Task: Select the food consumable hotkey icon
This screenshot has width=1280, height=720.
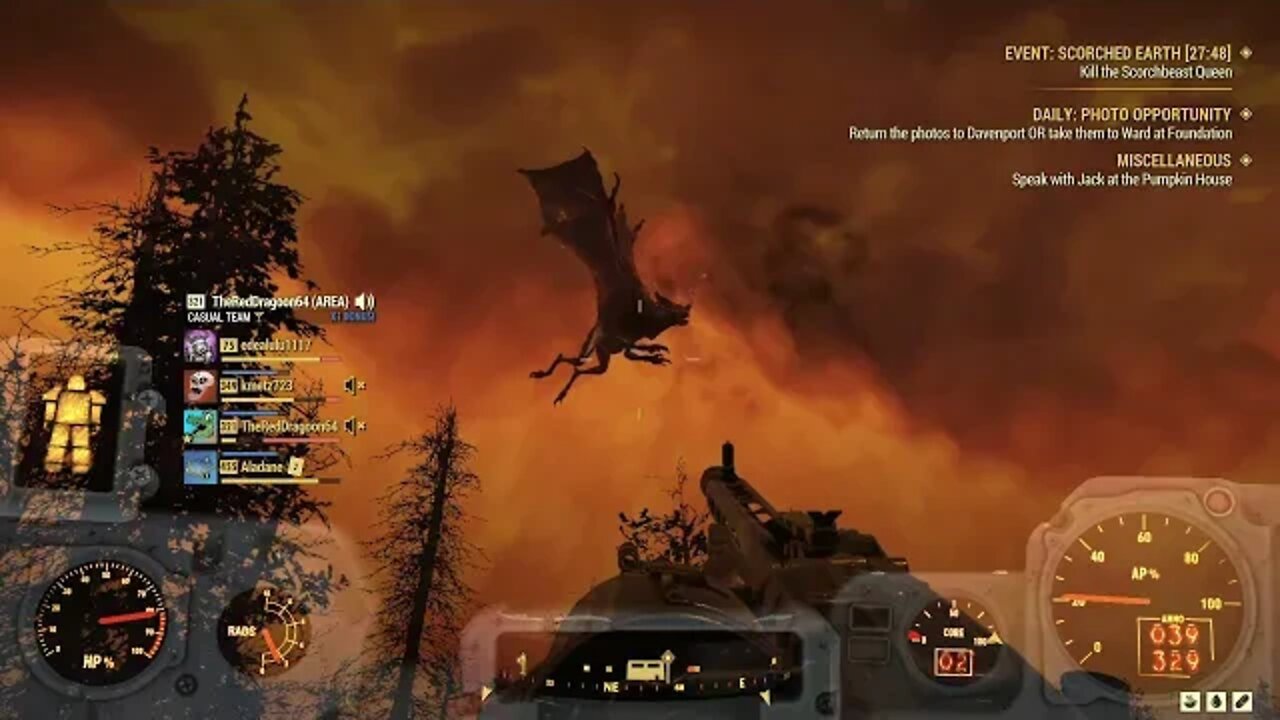Action: point(1190,701)
